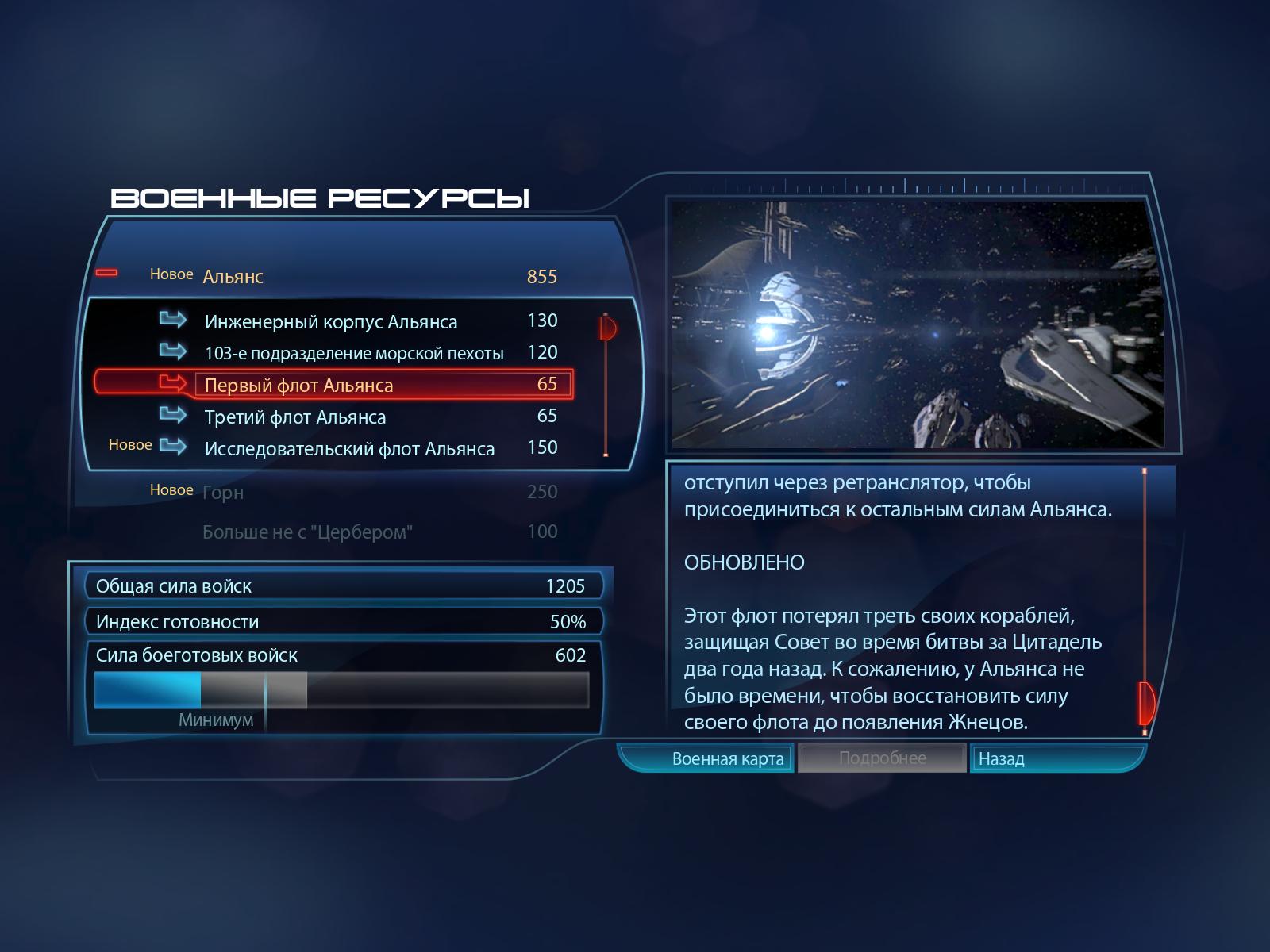Click the resource list scrollbar handle
The image size is (1270, 952).
tap(607, 327)
